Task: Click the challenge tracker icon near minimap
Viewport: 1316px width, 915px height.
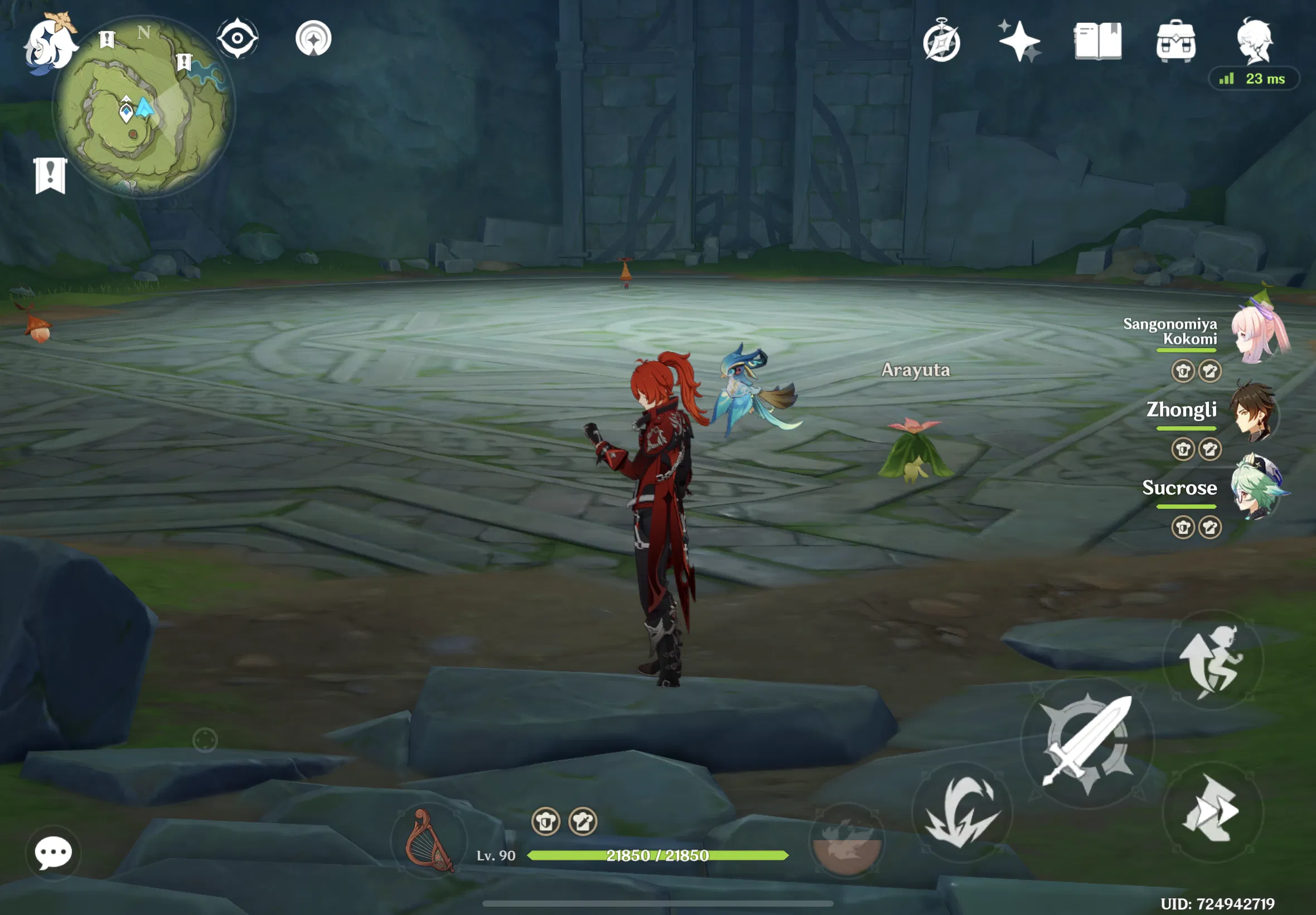Action: click(50, 172)
